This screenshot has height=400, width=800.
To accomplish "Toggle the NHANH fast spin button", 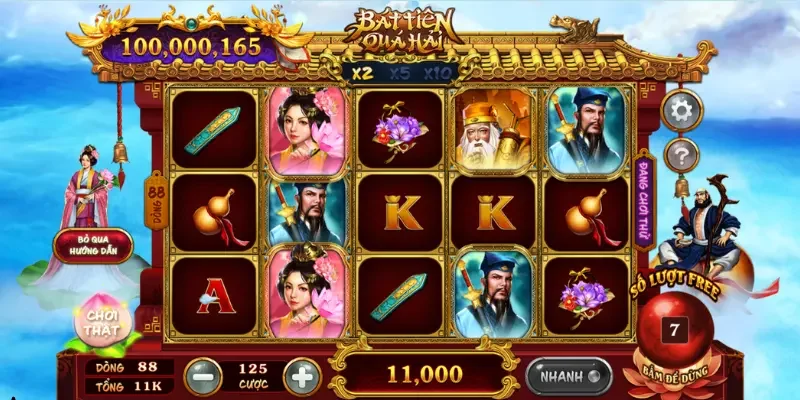I will coord(568,376).
